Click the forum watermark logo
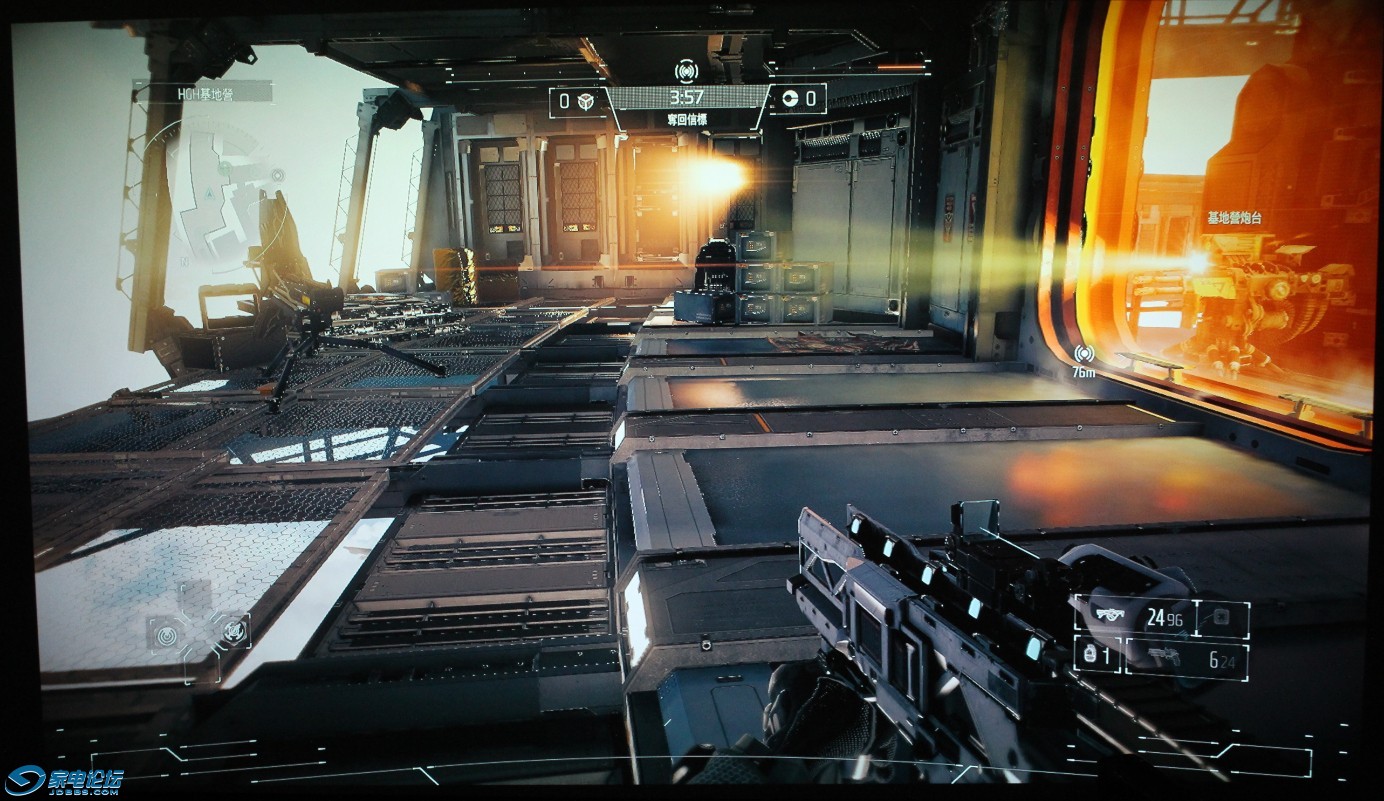 63,779
